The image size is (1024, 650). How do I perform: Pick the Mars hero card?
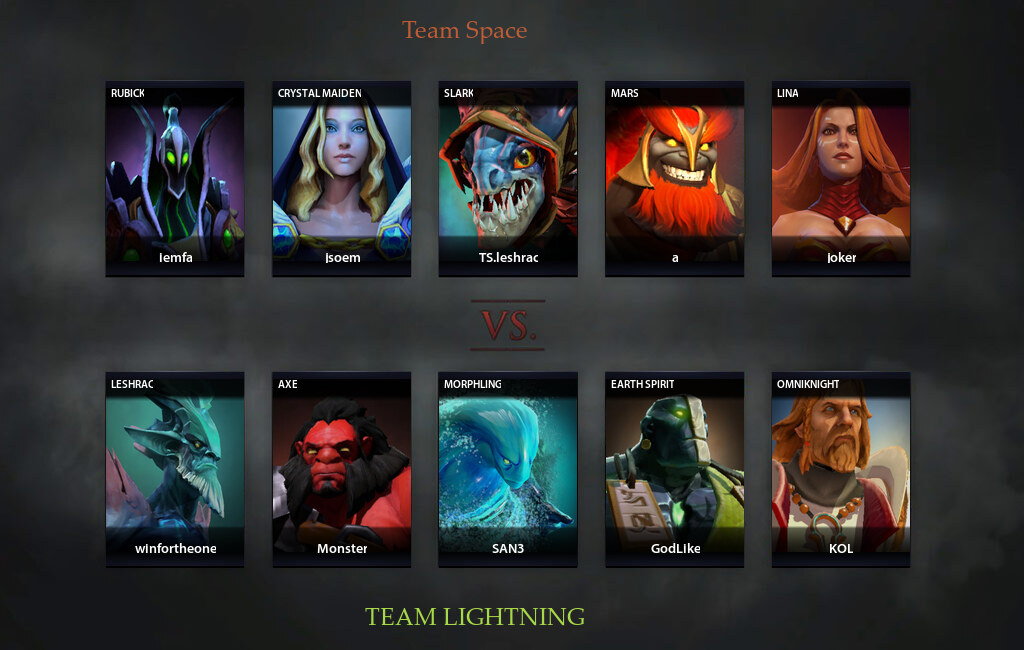coord(675,177)
